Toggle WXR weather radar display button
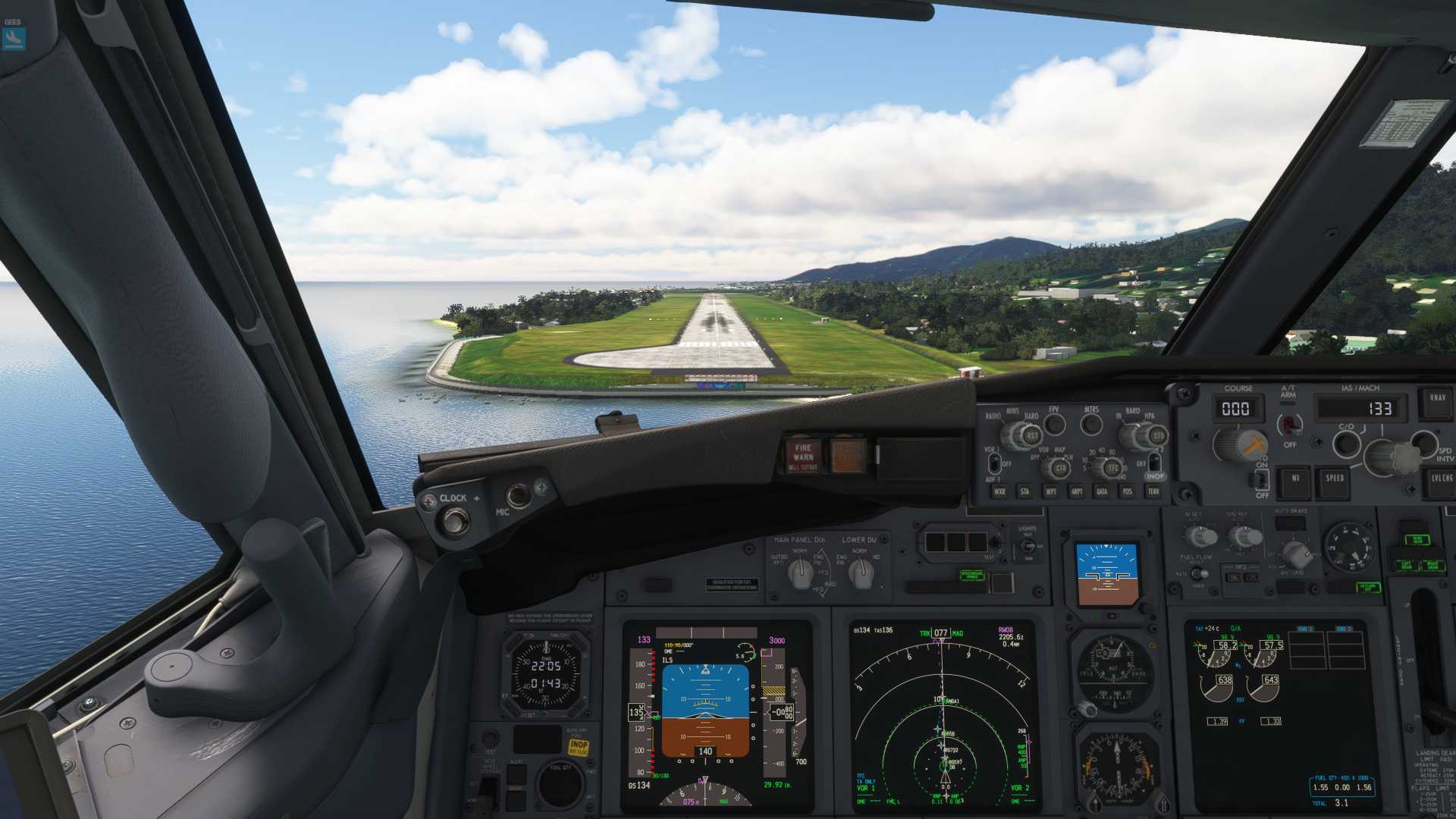Image resolution: width=1456 pixels, height=819 pixels. (x=999, y=491)
